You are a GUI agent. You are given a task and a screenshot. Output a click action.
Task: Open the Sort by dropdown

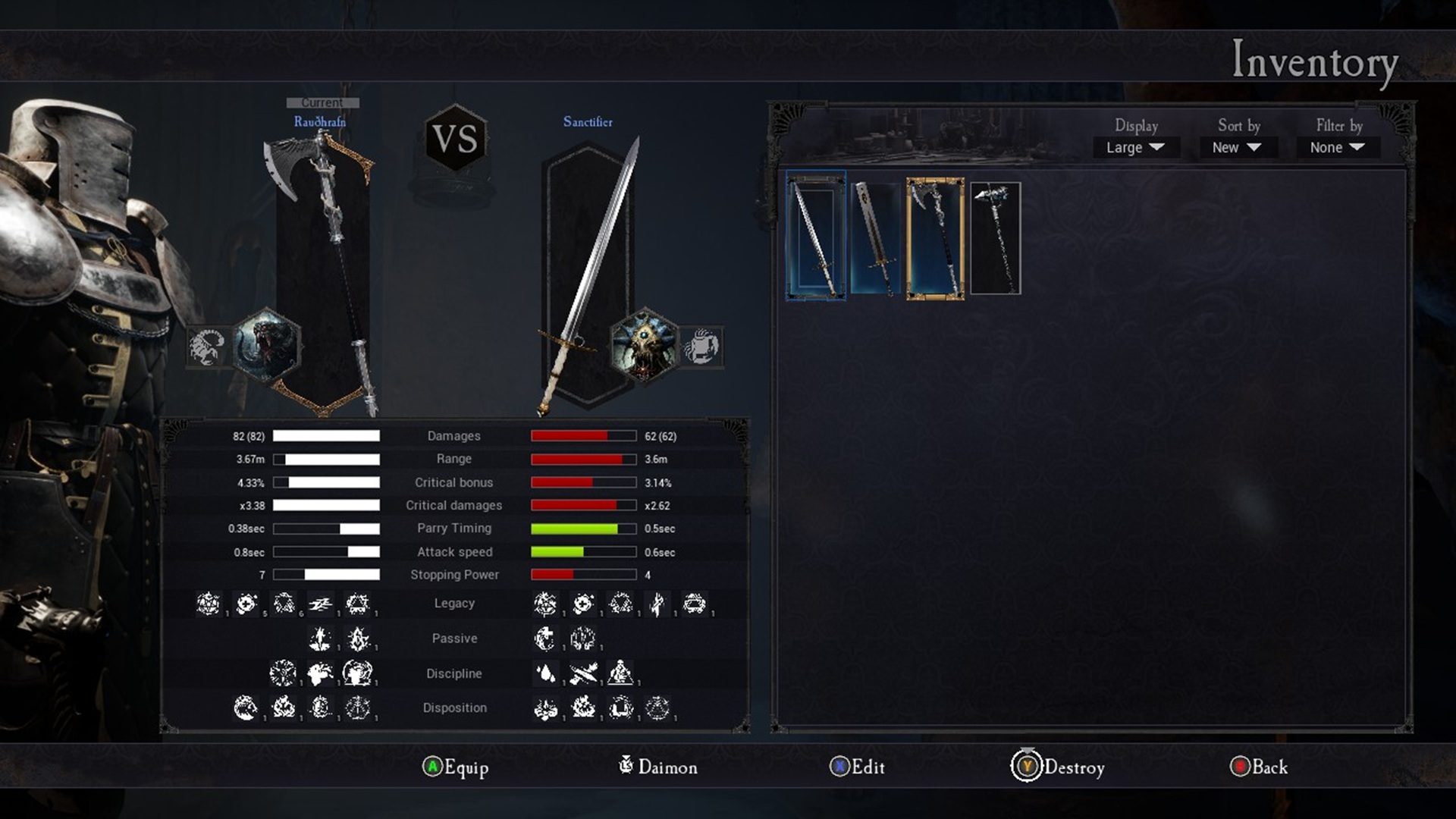pos(1237,147)
